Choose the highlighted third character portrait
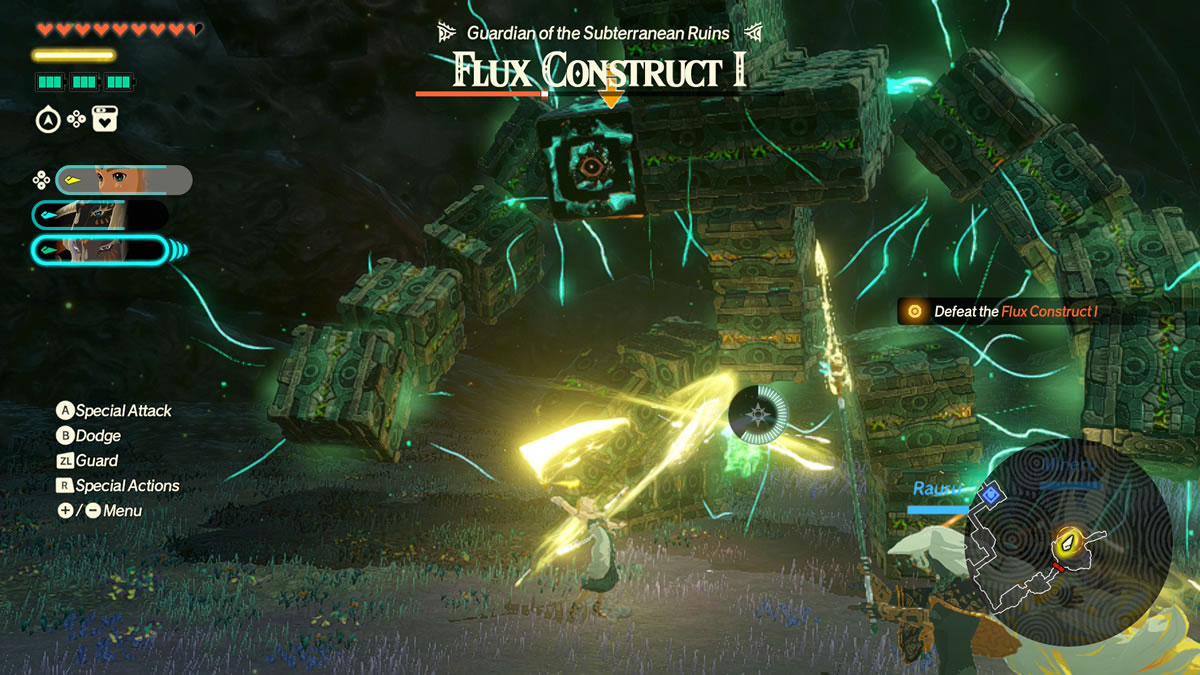Image resolution: width=1200 pixels, height=675 pixels. 100,249
